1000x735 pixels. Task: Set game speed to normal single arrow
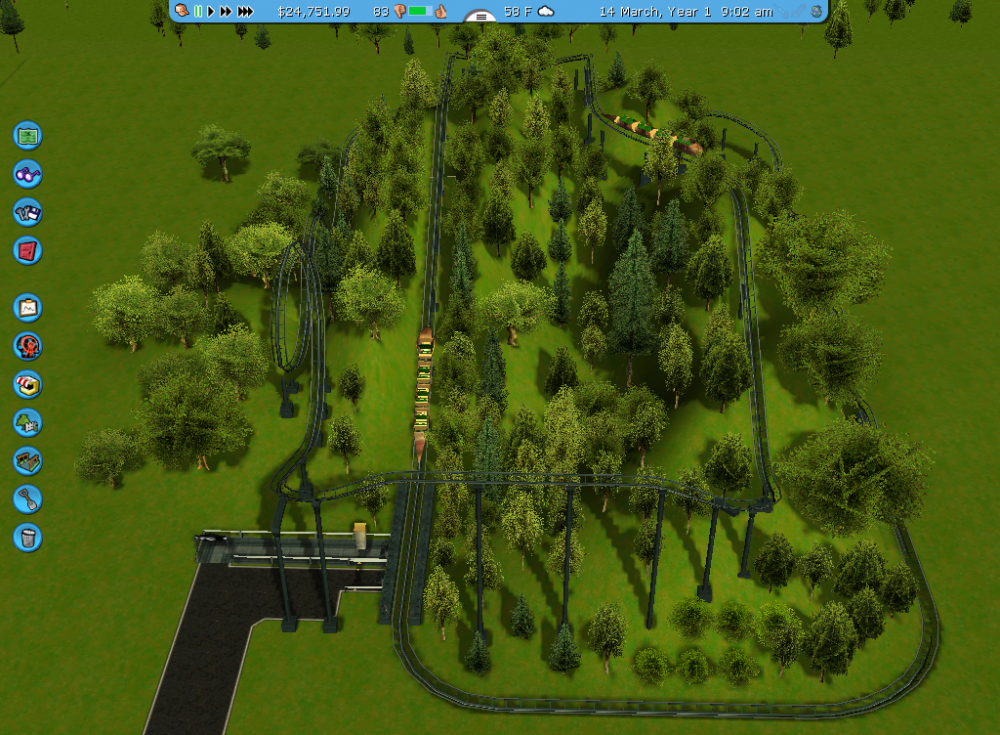[211, 11]
